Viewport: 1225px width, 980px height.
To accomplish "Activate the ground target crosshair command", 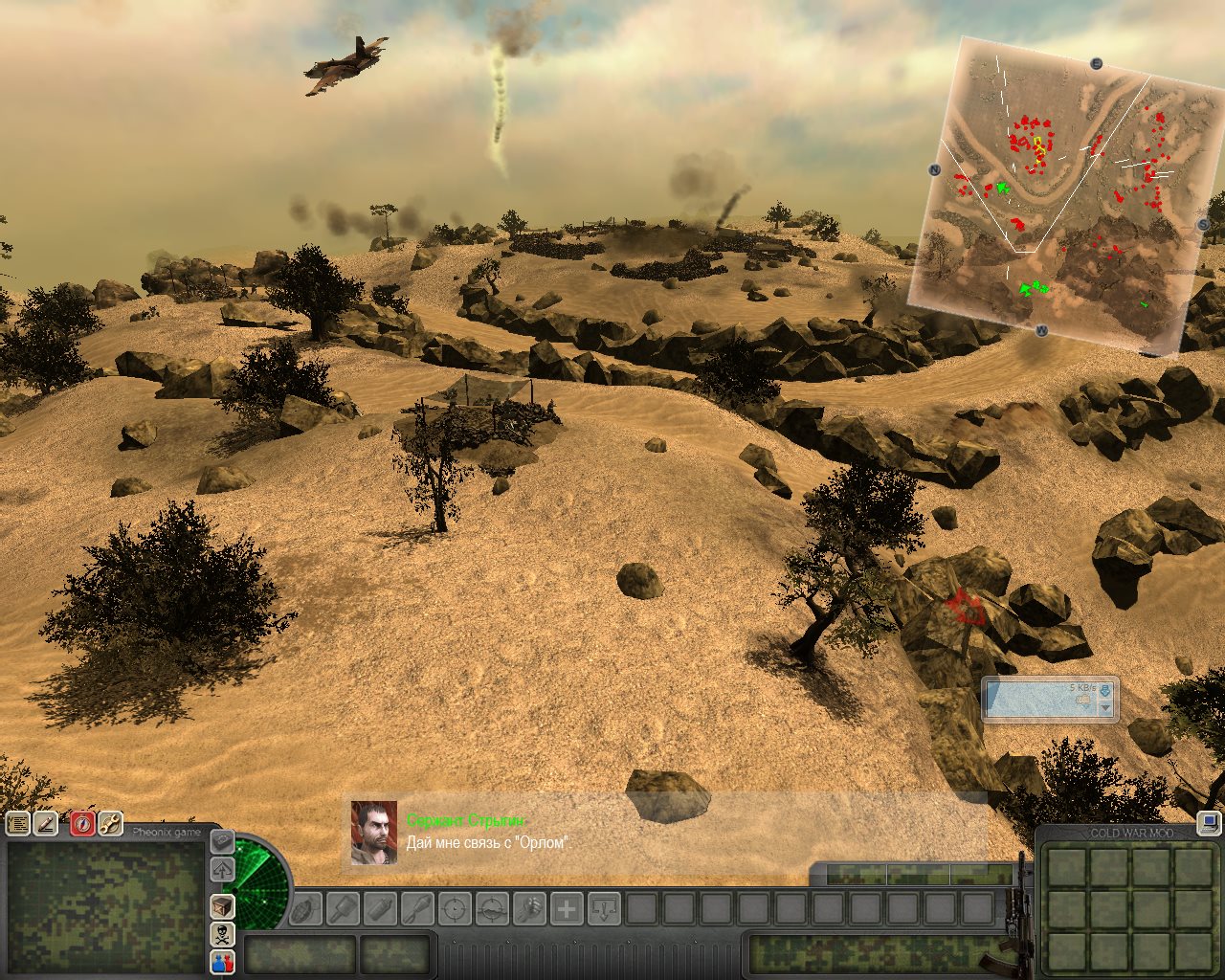I will tap(492, 908).
